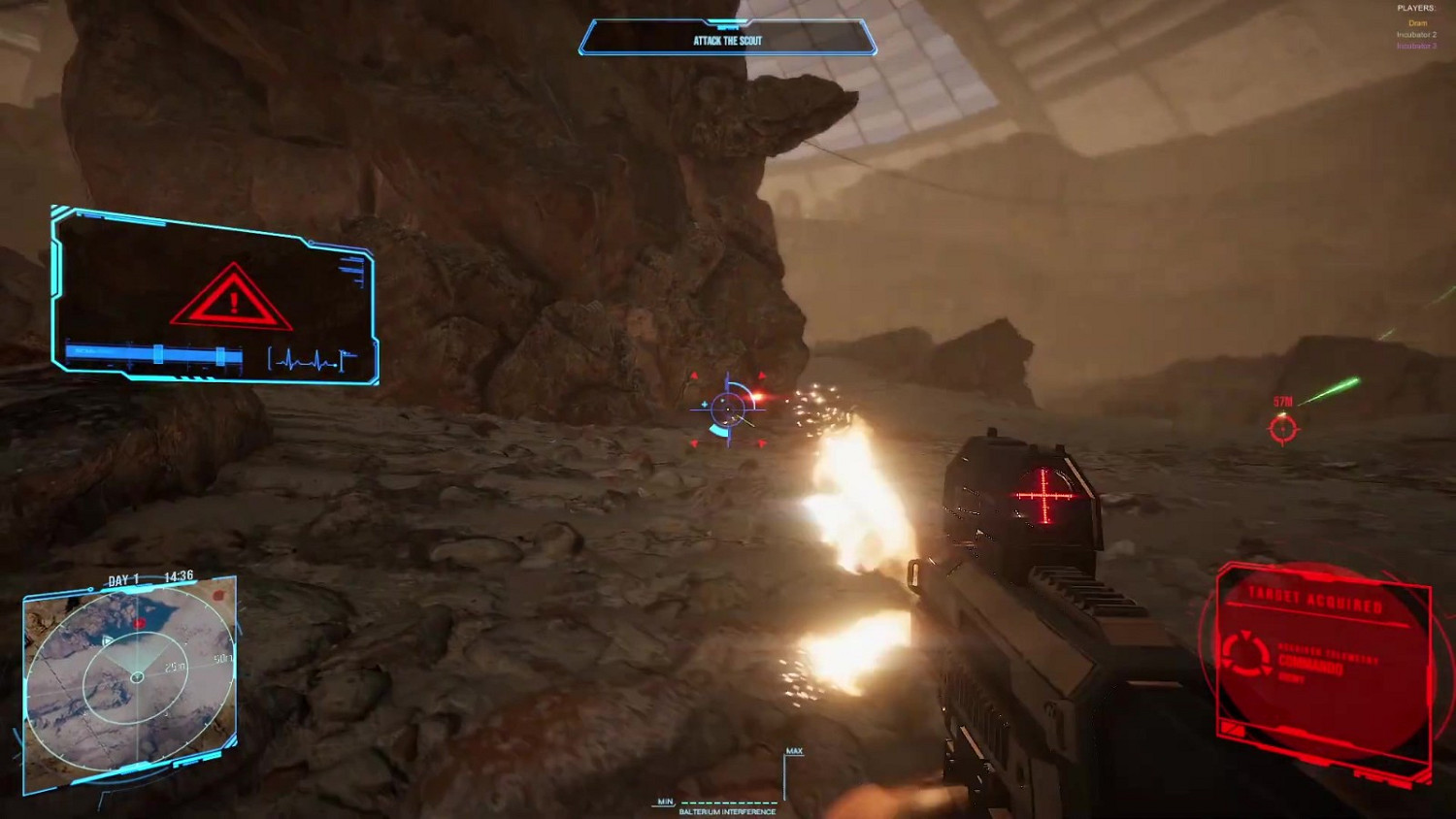Click the circular threat indicator icon
1456x819 pixels.
(x=1248, y=653)
